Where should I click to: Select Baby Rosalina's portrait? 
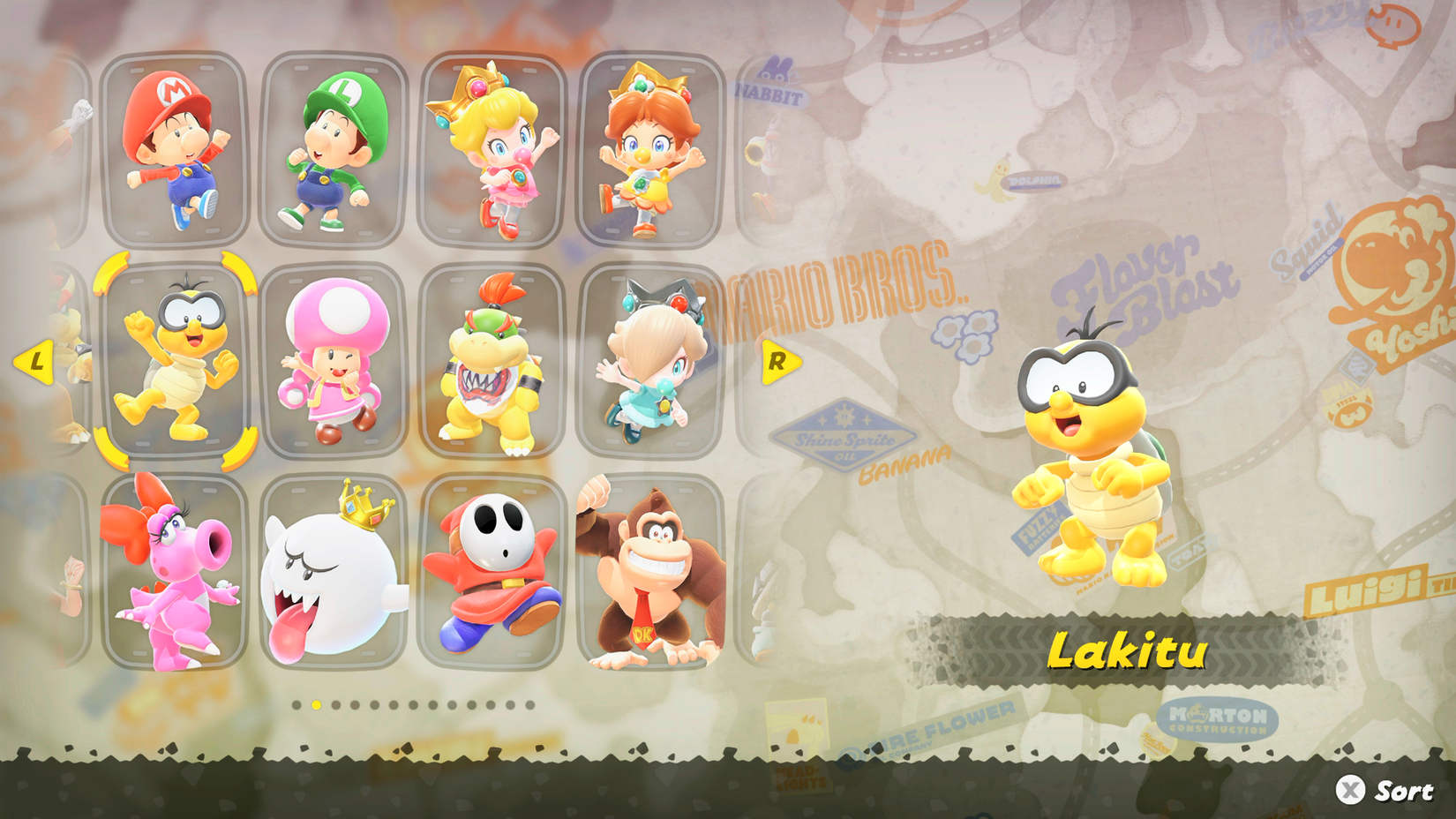tap(651, 362)
